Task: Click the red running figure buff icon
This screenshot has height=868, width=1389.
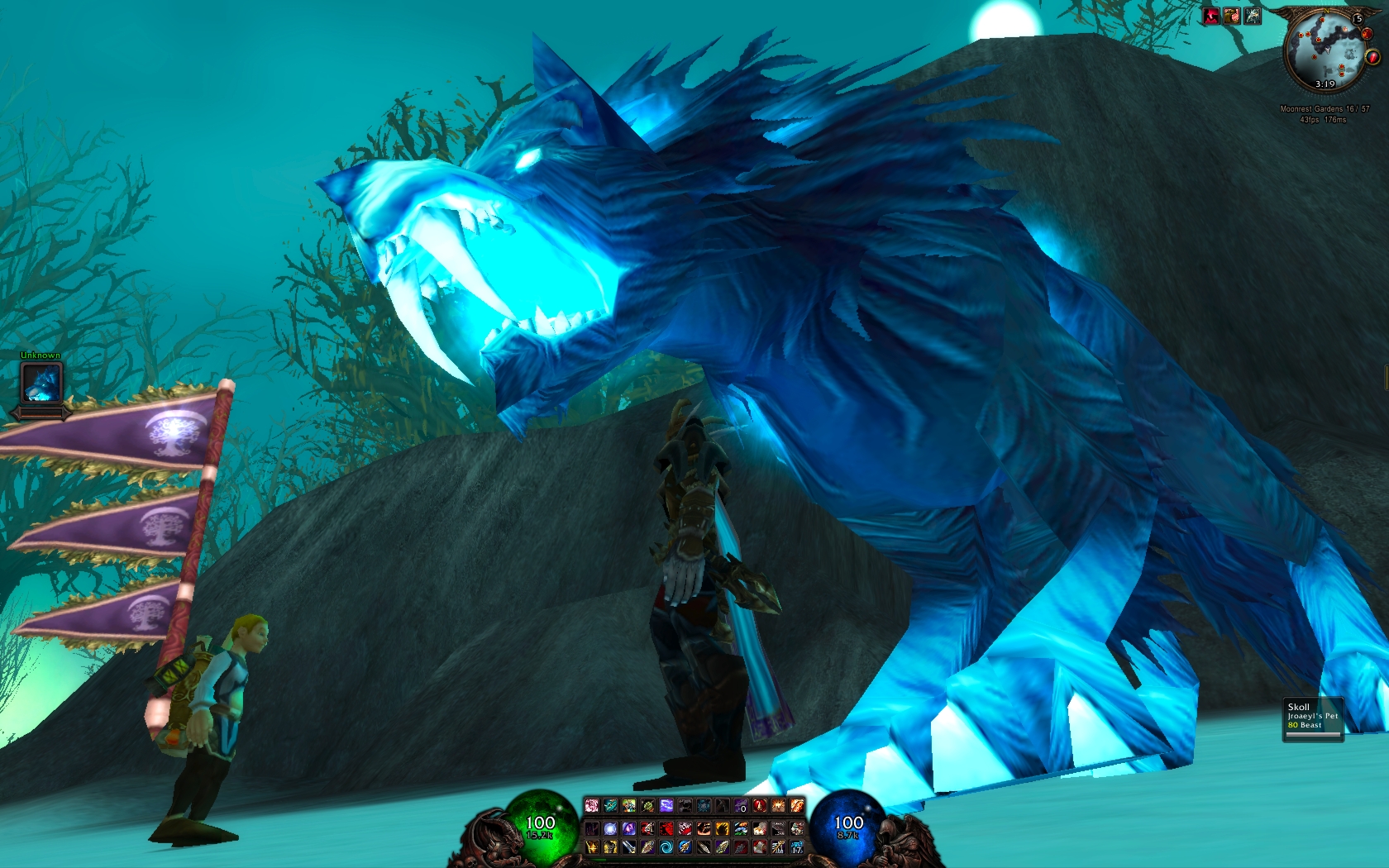Action: (1211, 16)
